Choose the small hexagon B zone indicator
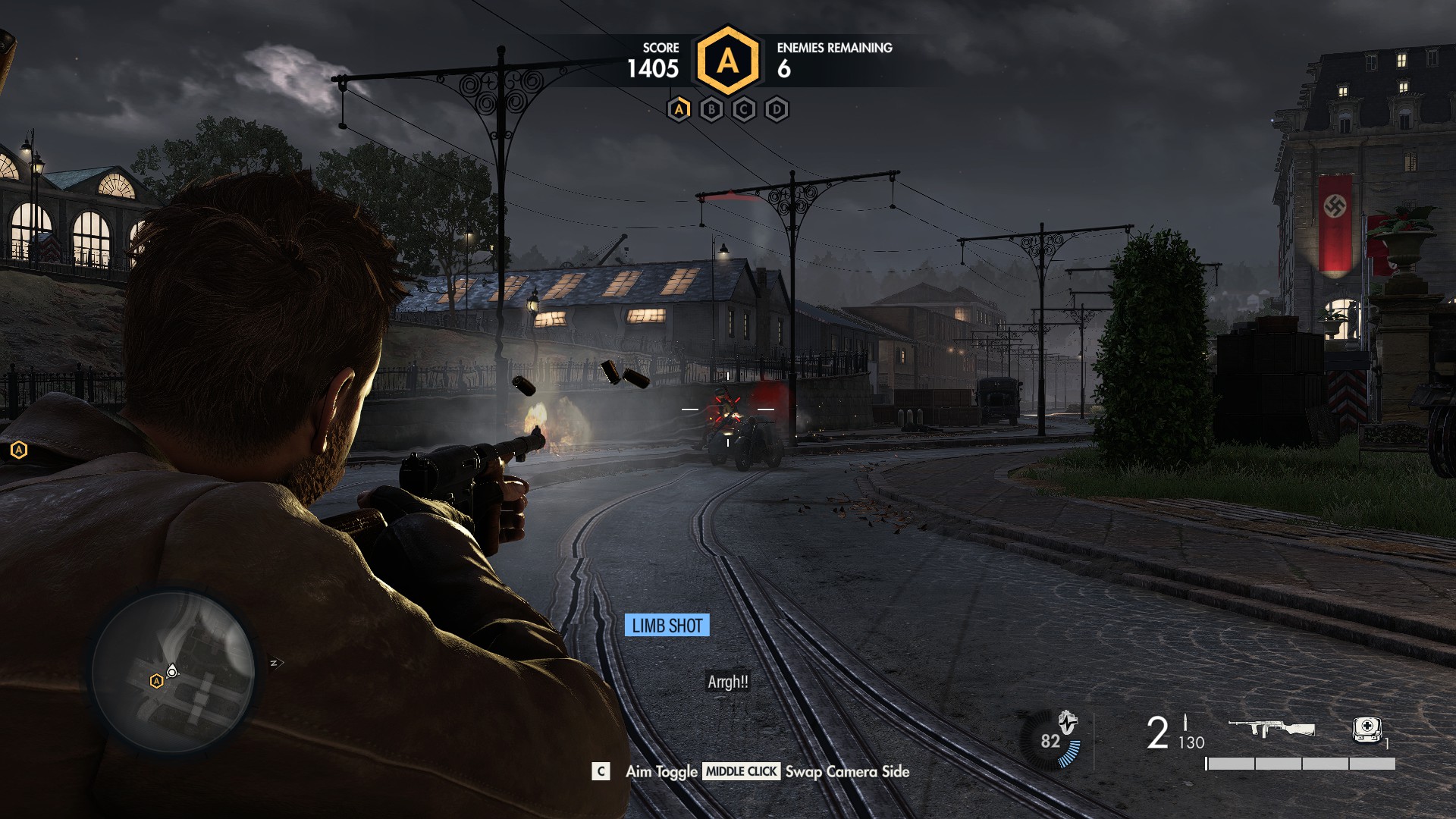Image resolution: width=1456 pixels, height=819 pixels. pos(711,110)
